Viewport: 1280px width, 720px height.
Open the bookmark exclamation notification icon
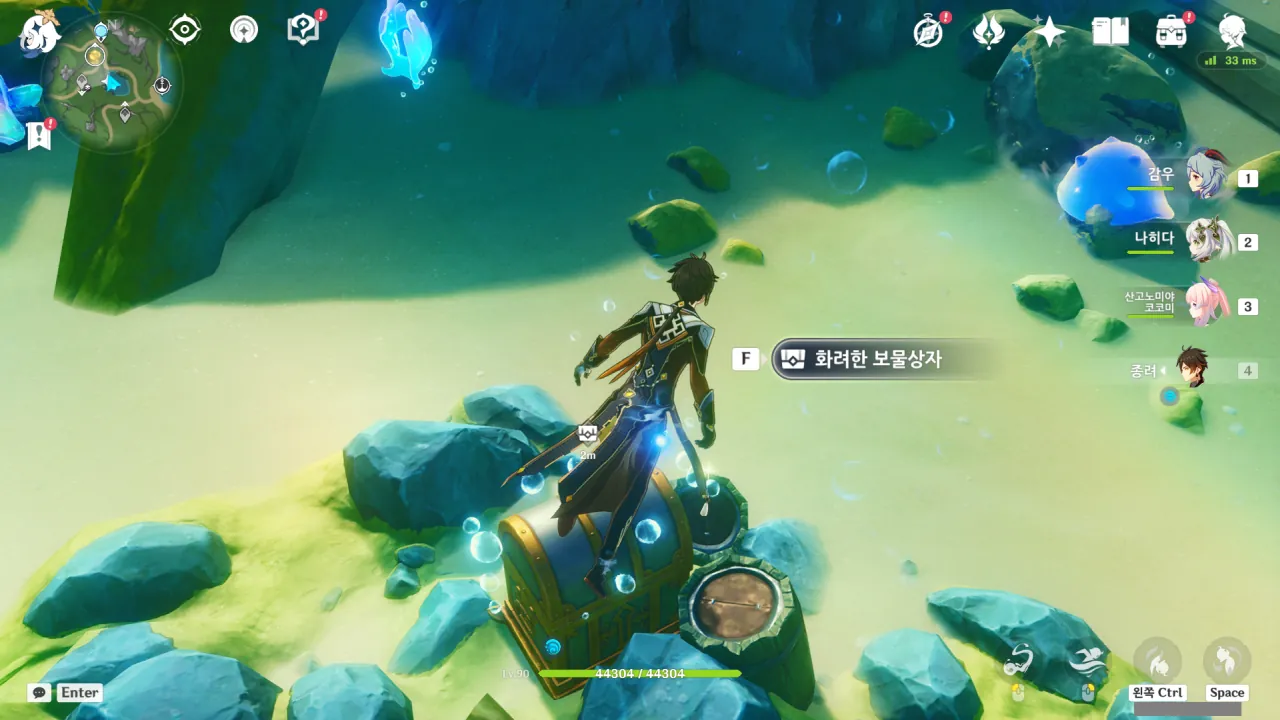click(39, 135)
